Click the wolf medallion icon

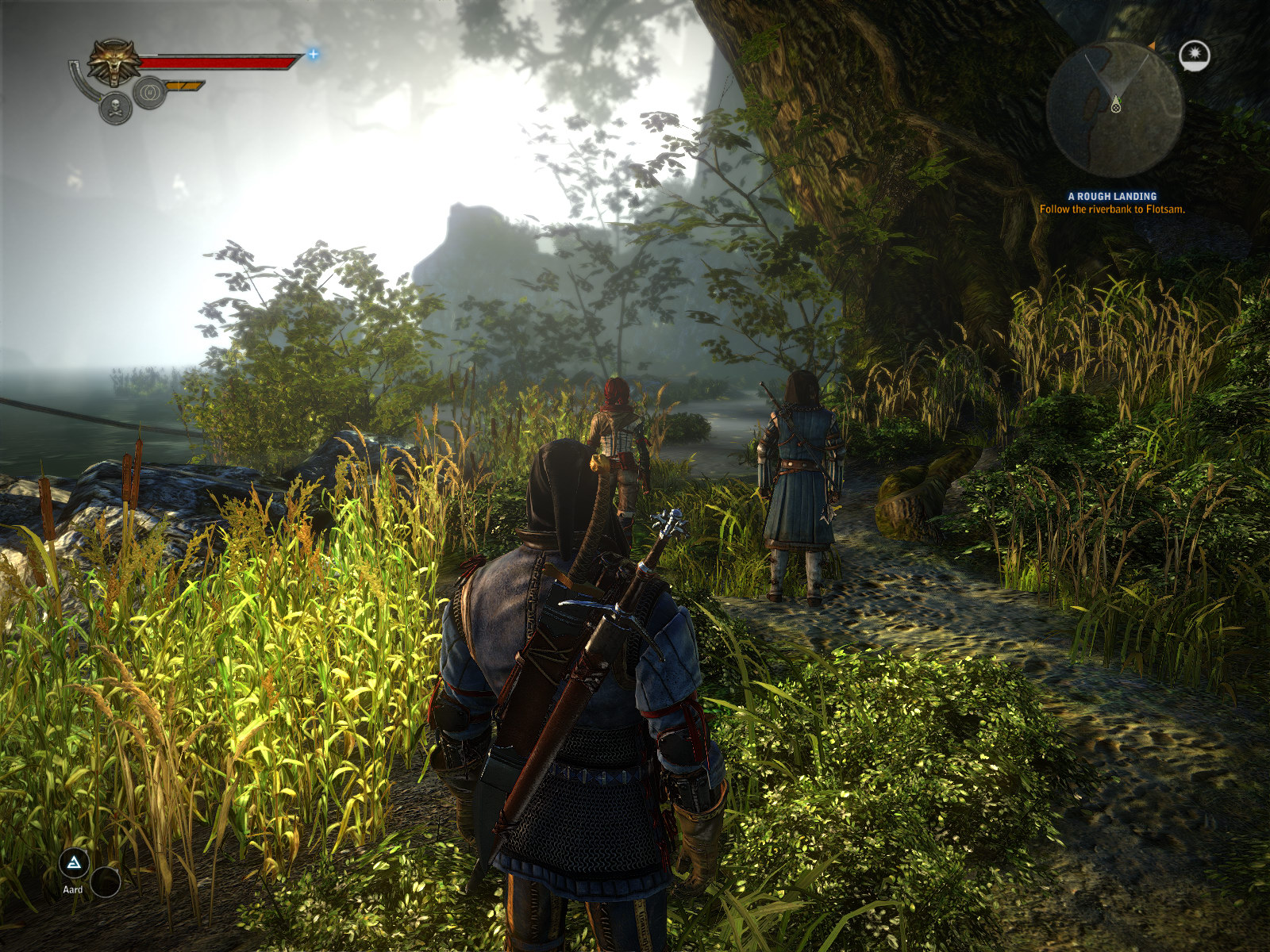(113, 62)
